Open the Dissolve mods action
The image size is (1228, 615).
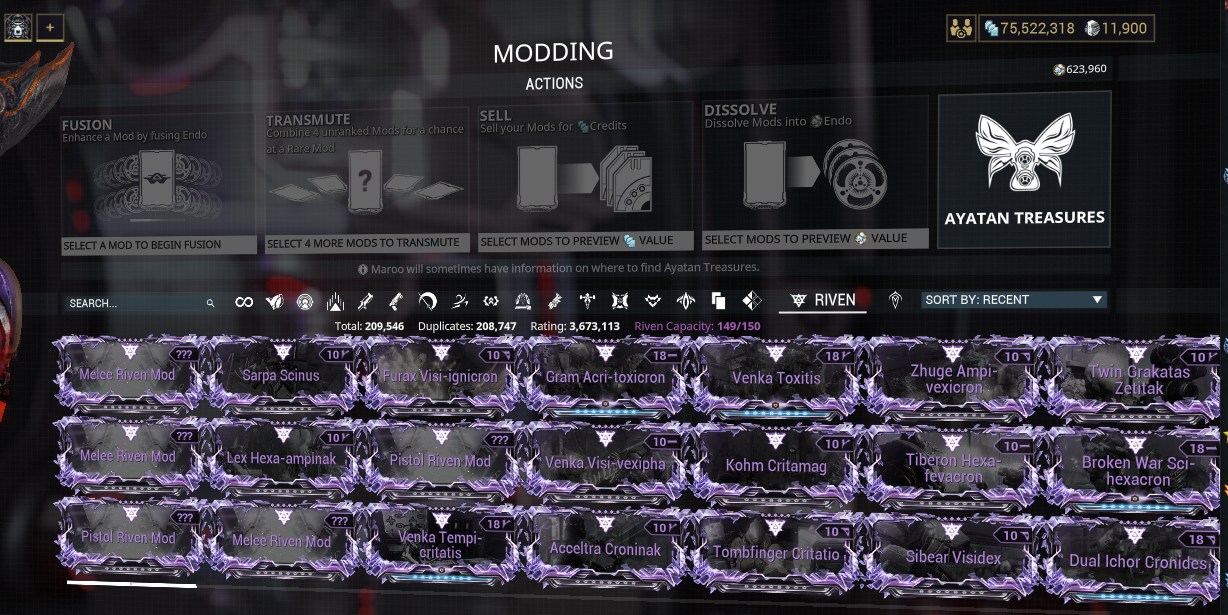click(x=814, y=174)
